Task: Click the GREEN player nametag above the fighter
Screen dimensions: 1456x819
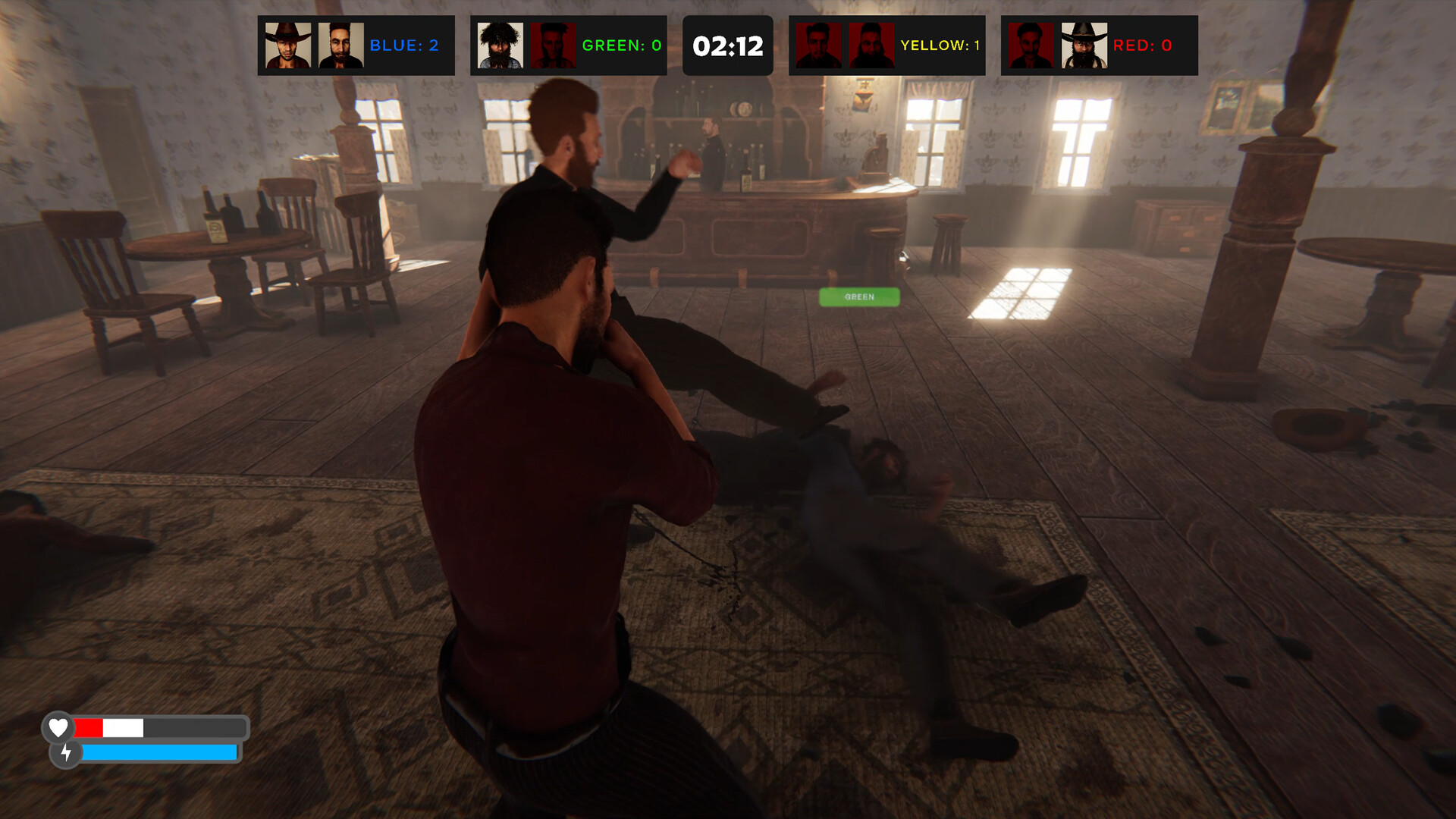Action: coord(859,297)
